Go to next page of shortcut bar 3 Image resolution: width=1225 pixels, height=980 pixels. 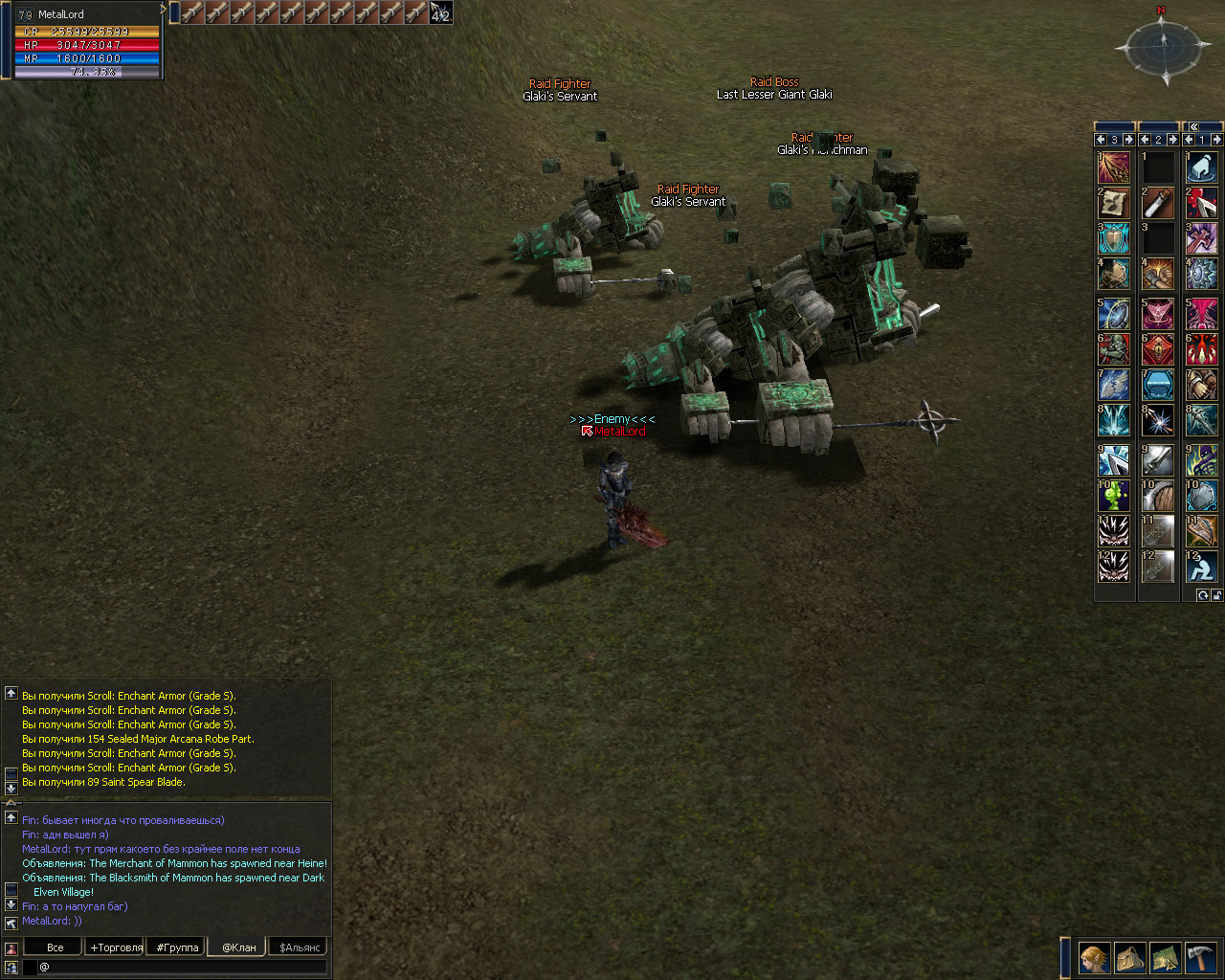pyautogui.click(x=1128, y=140)
